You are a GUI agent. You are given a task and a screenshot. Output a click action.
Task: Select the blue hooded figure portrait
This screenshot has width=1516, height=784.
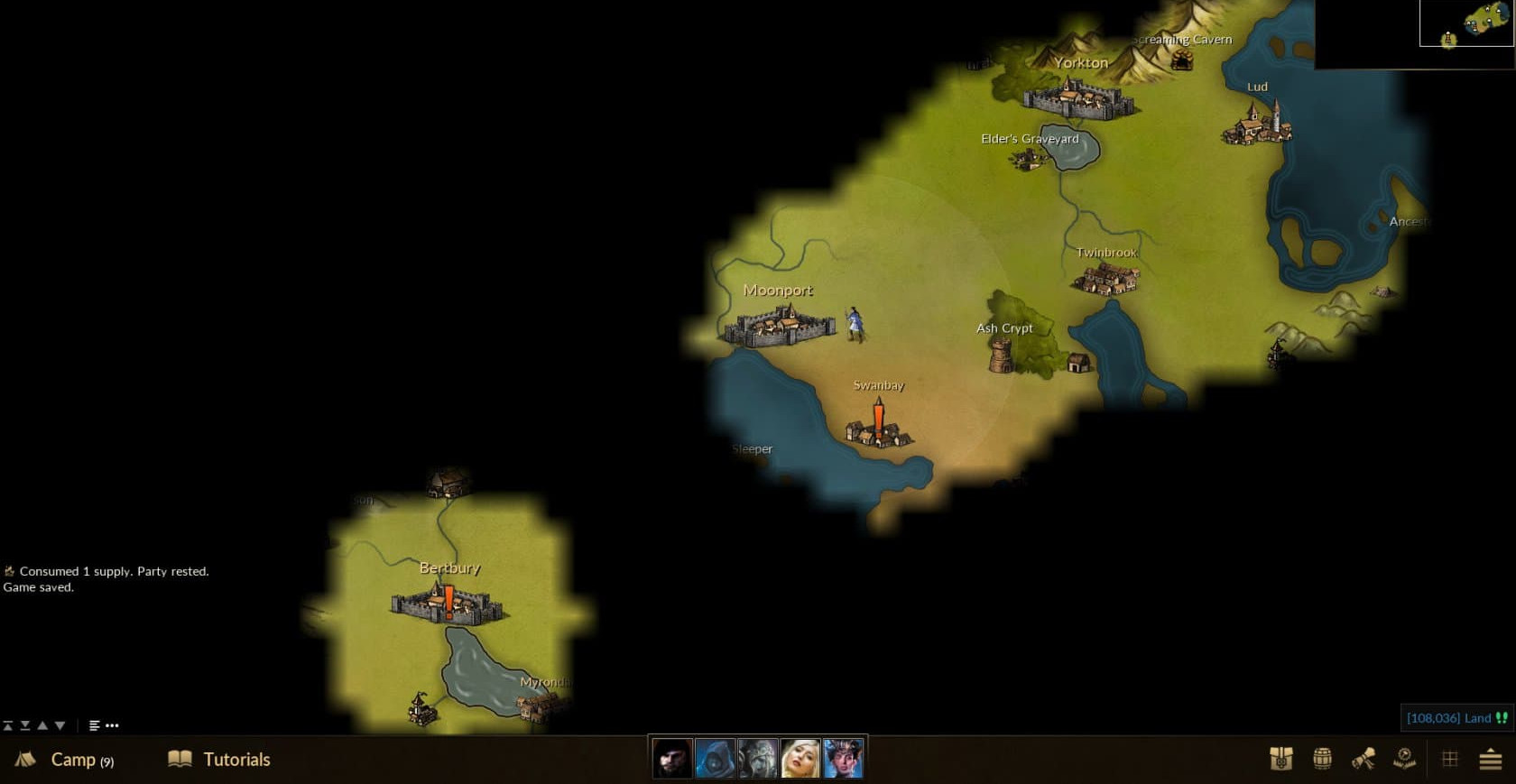click(715, 759)
